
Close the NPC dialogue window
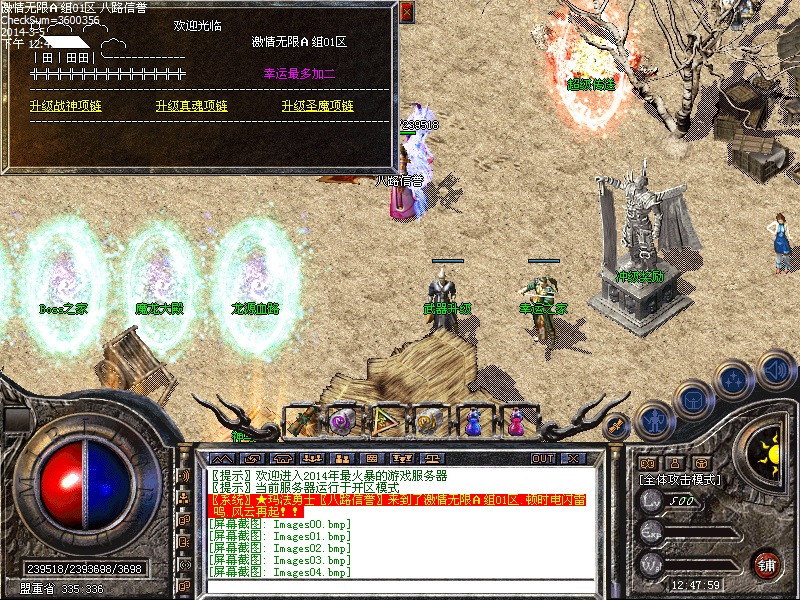click(x=406, y=13)
